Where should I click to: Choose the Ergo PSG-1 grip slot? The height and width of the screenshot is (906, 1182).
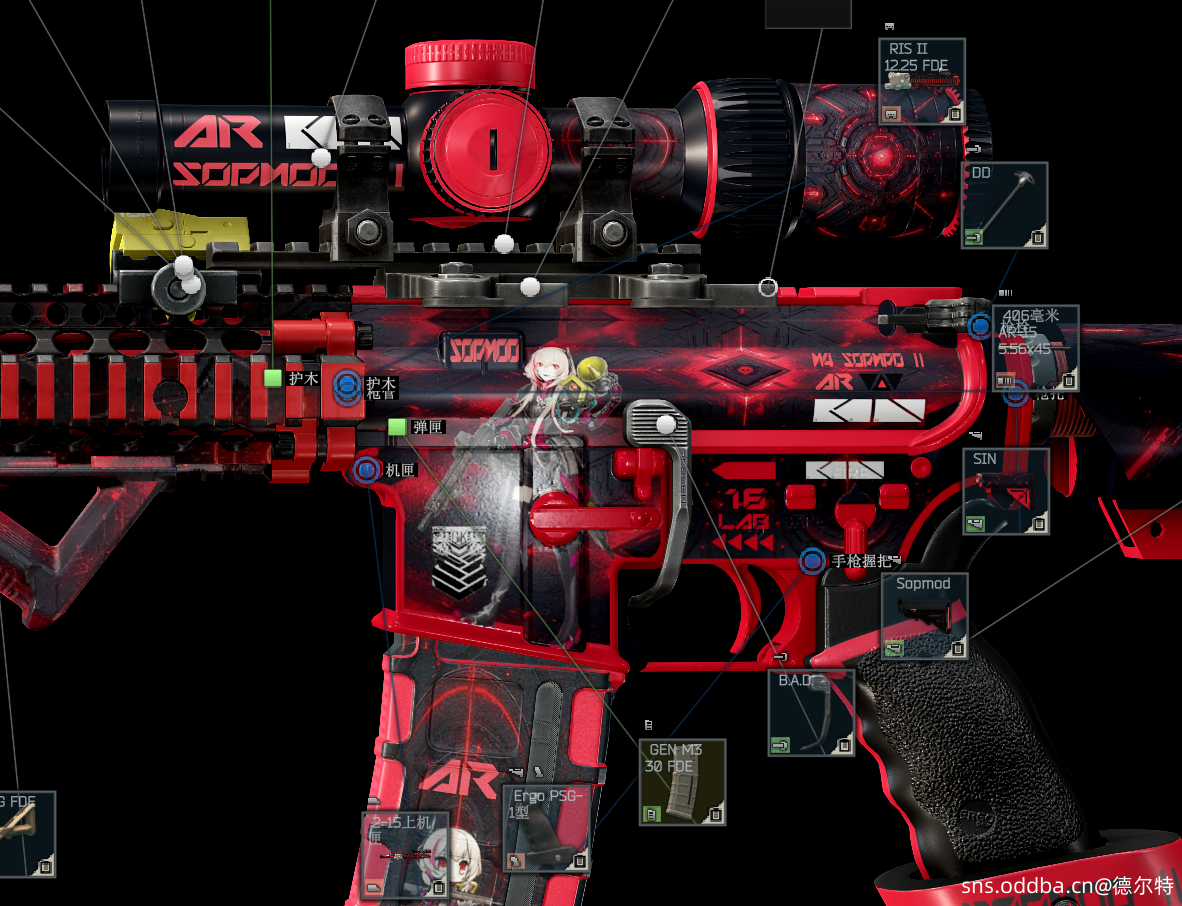(545, 828)
